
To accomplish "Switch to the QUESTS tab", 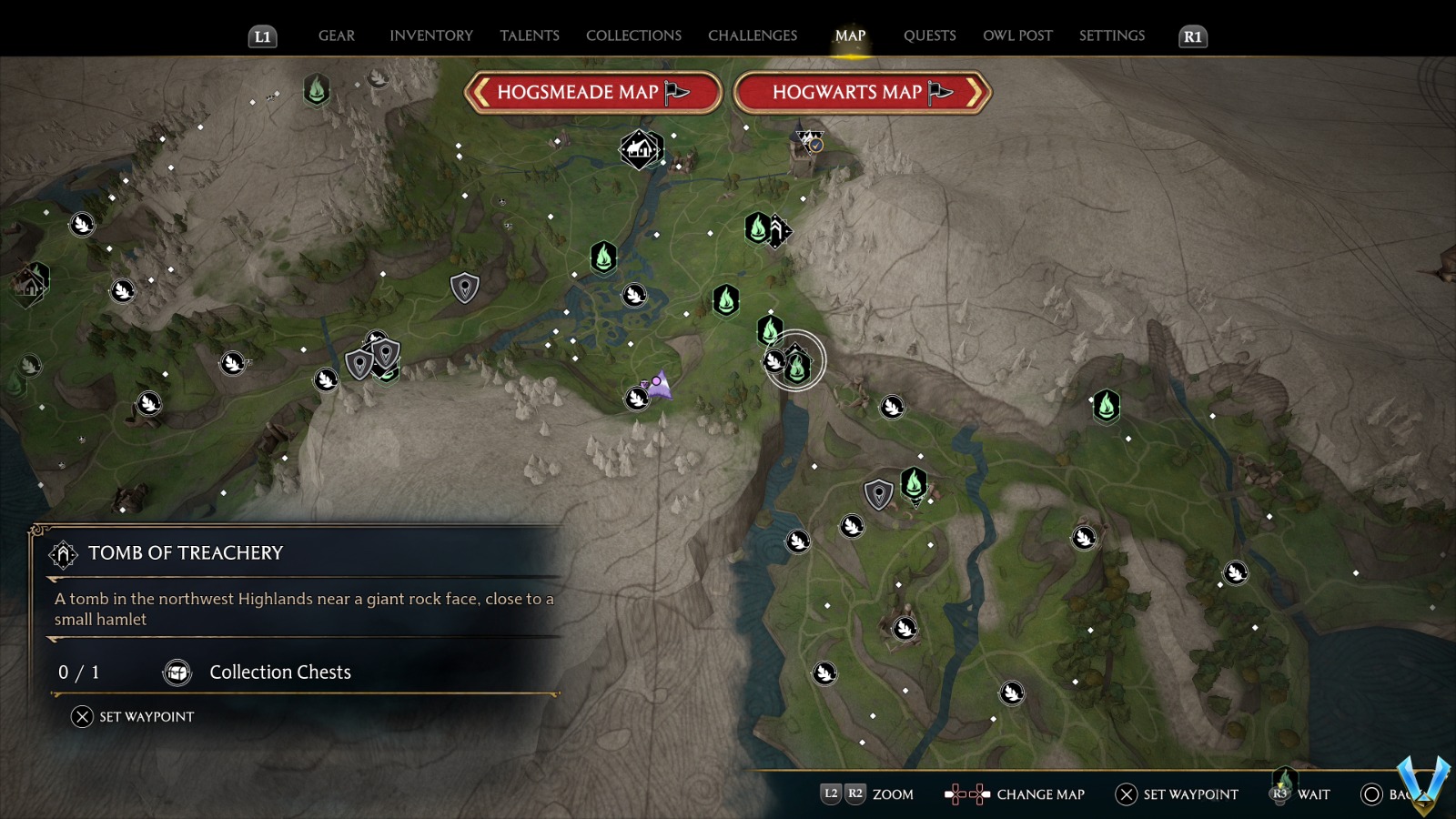I will pyautogui.click(x=929, y=35).
